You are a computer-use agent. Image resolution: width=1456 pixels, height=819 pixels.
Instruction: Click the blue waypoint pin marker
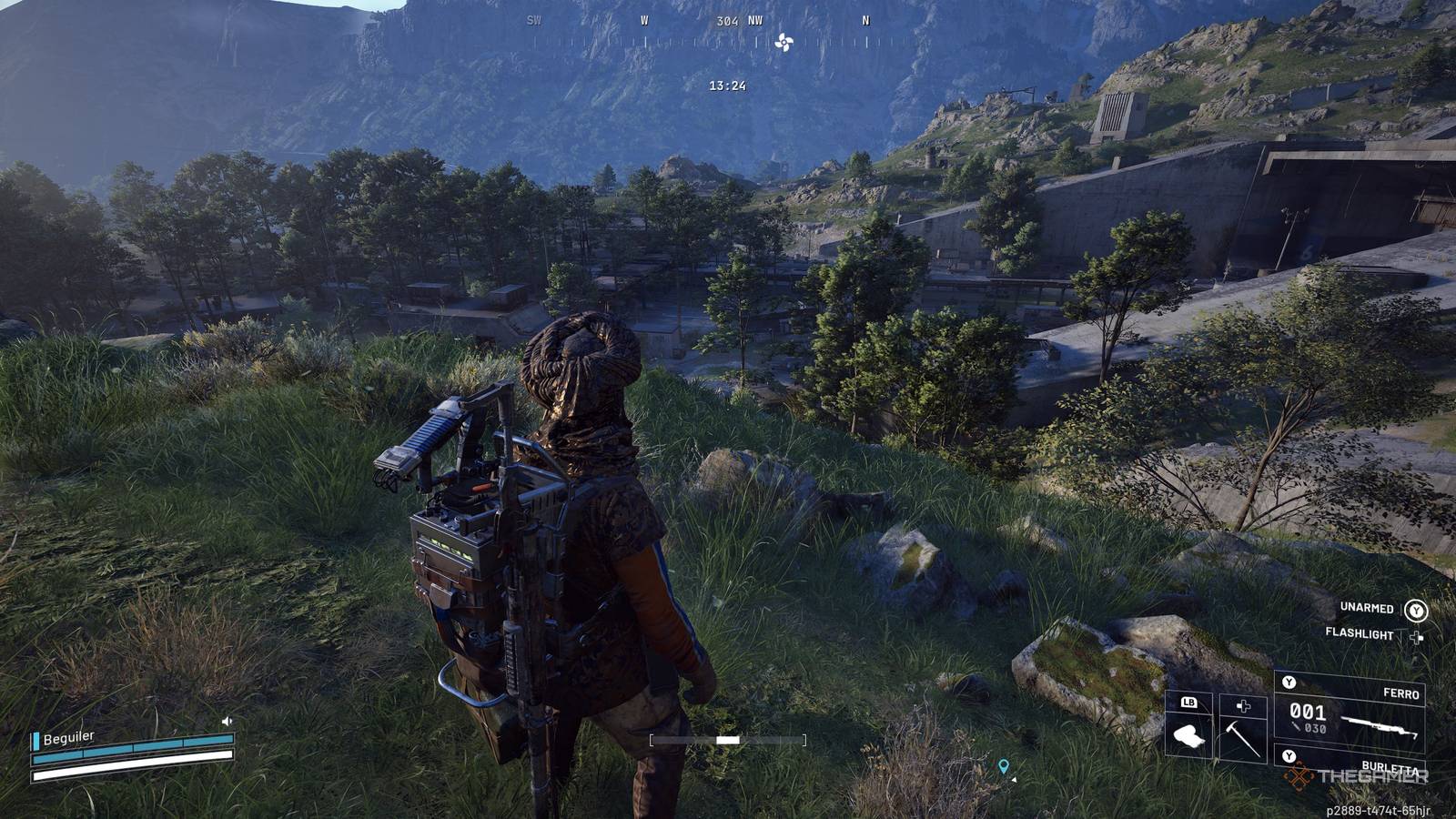1004,767
